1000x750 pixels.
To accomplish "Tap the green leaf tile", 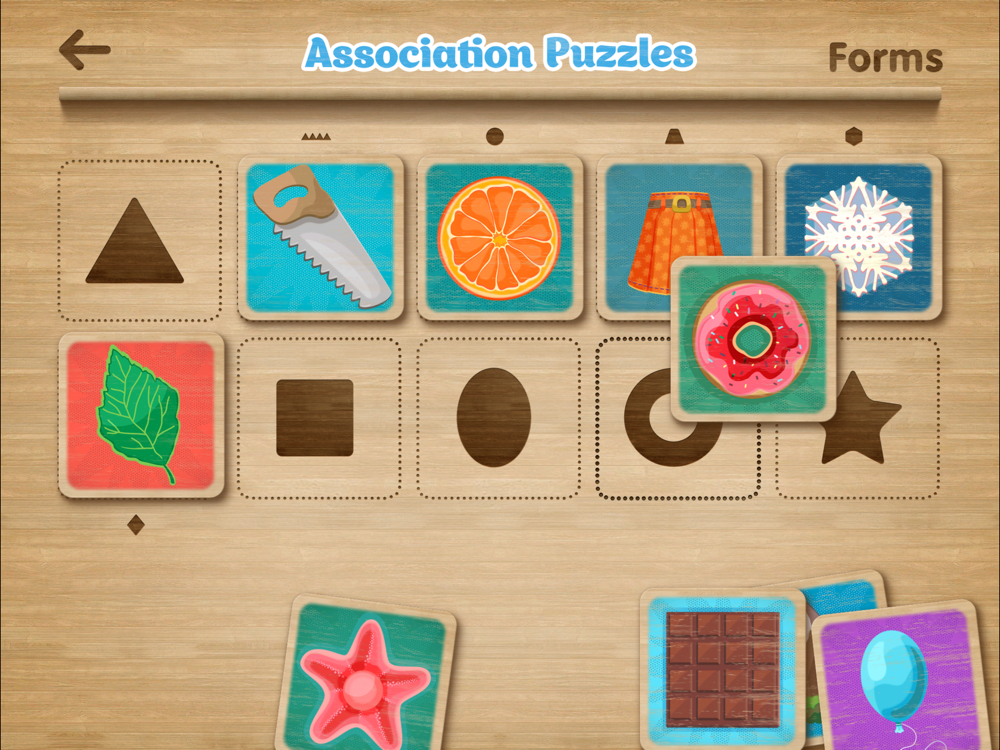I will 140,415.
